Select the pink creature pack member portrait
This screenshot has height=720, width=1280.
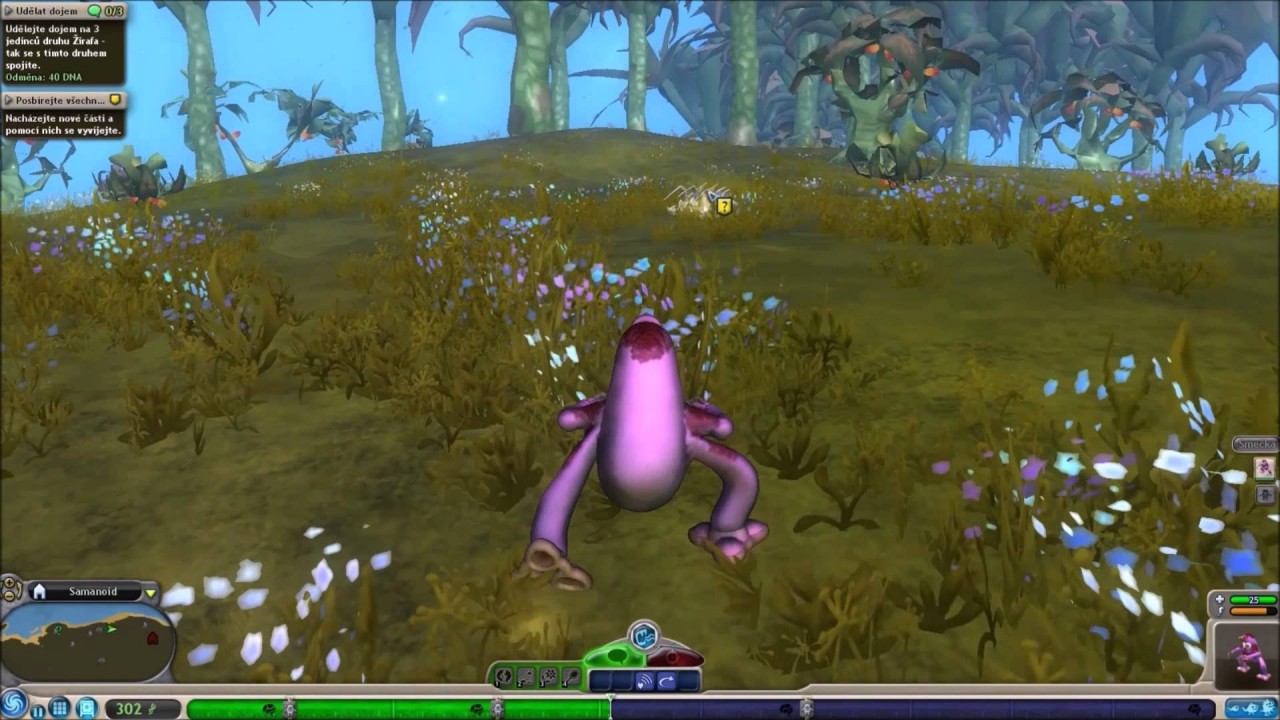tap(1264, 468)
